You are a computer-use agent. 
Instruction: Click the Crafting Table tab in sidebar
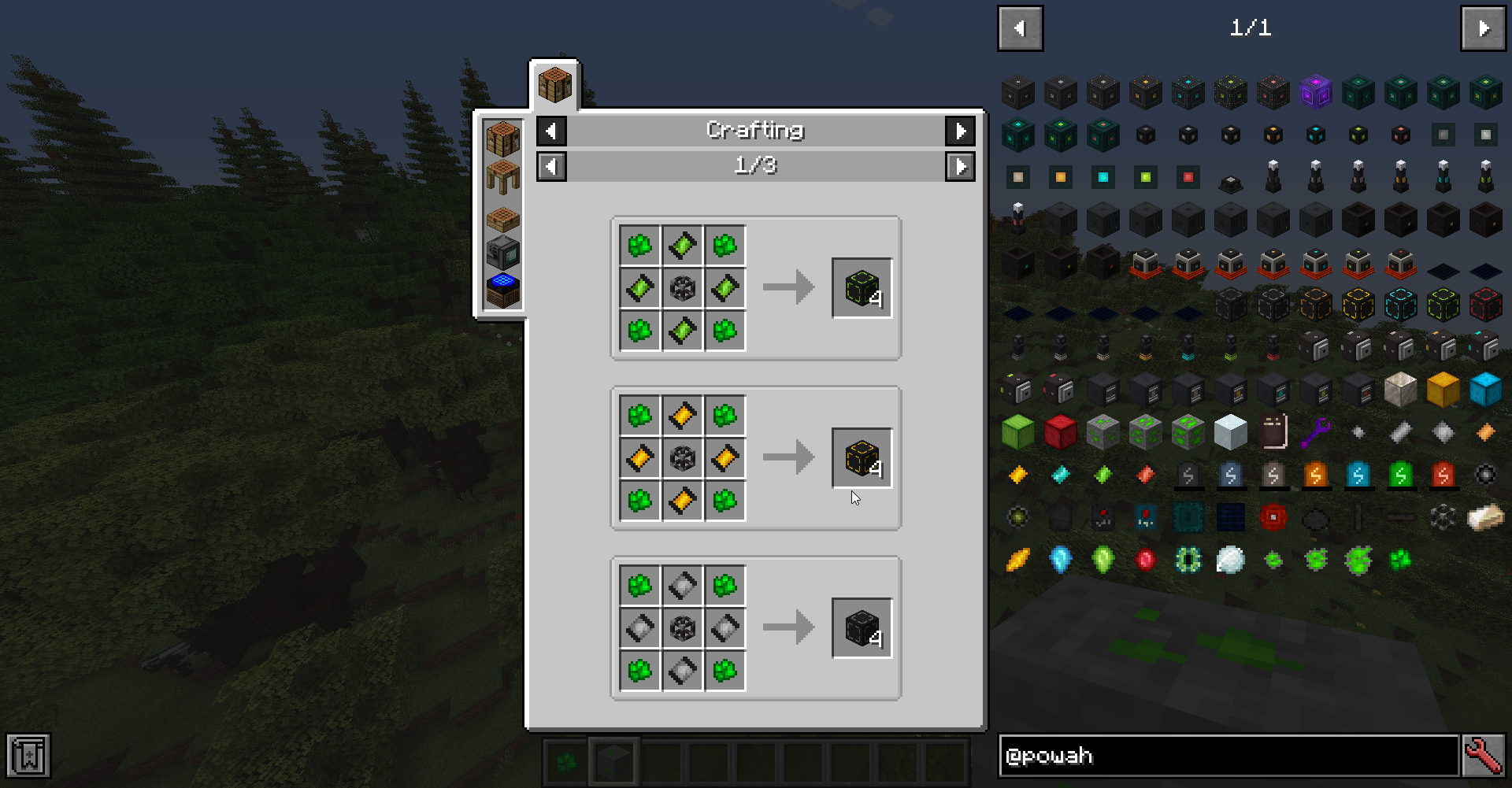(x=502, y=140)
